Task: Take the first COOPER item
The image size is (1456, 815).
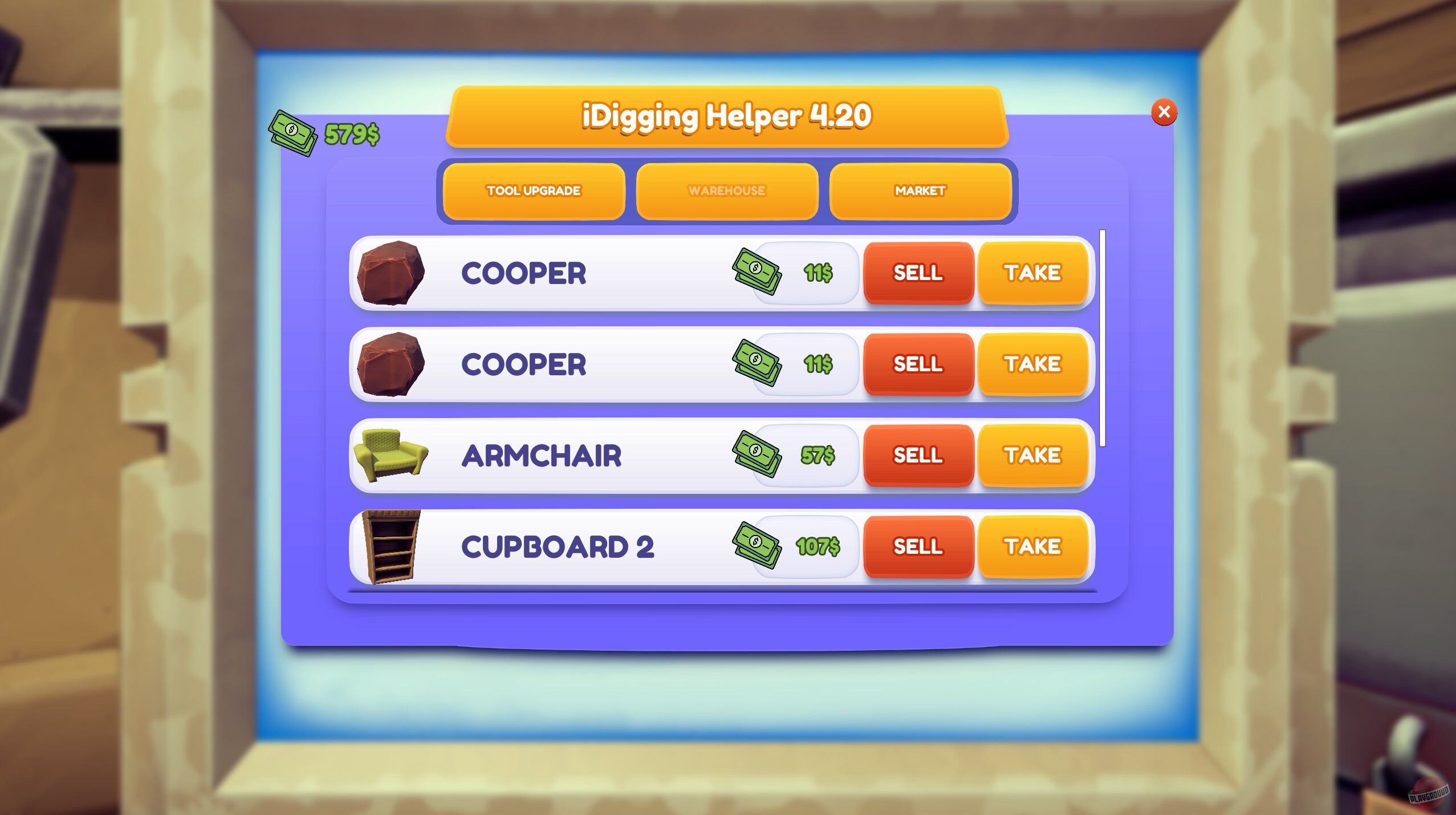Action: 1033,274
